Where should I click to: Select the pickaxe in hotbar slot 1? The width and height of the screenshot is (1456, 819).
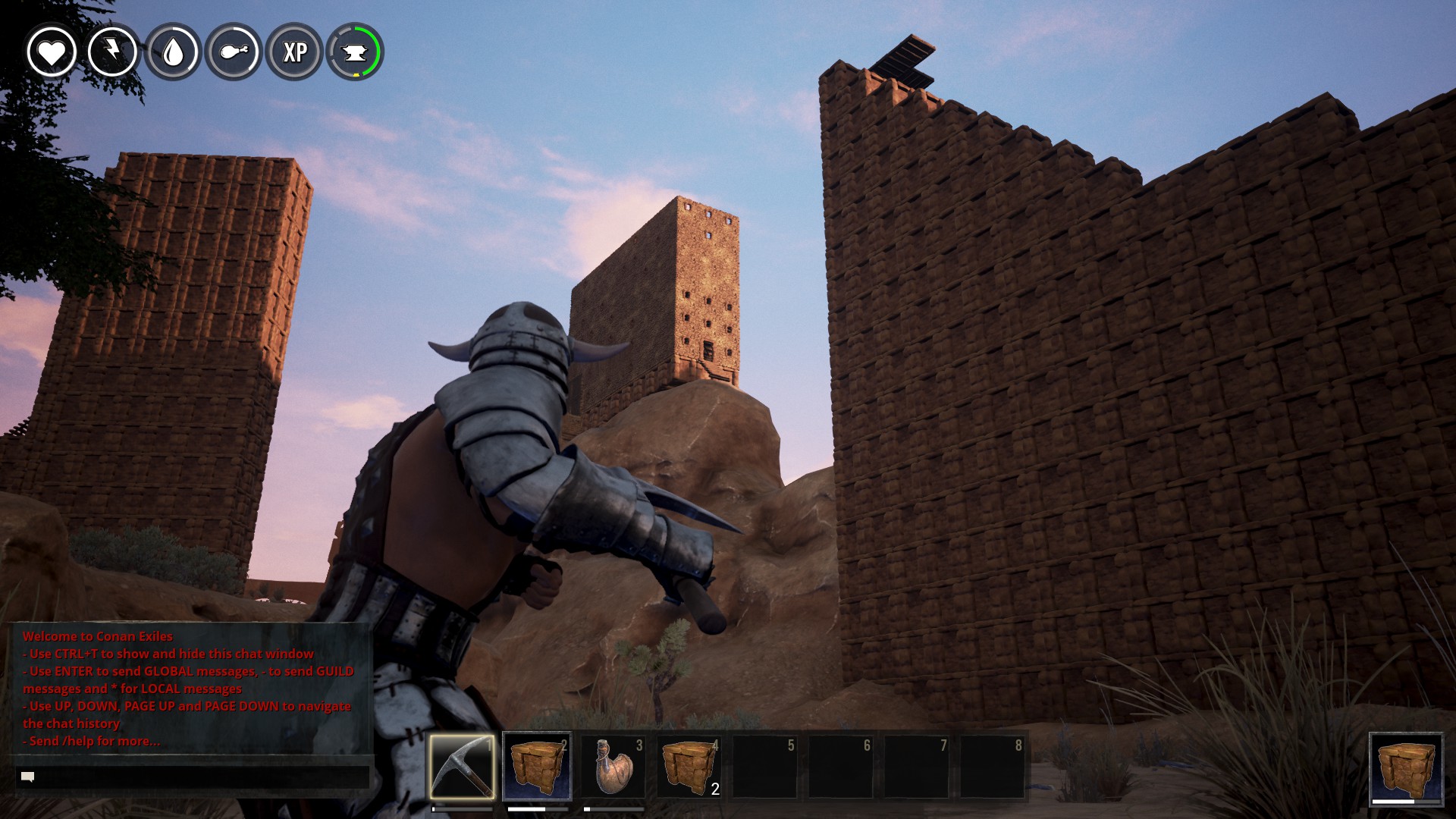pyautogui.click(x=462, y=766)
